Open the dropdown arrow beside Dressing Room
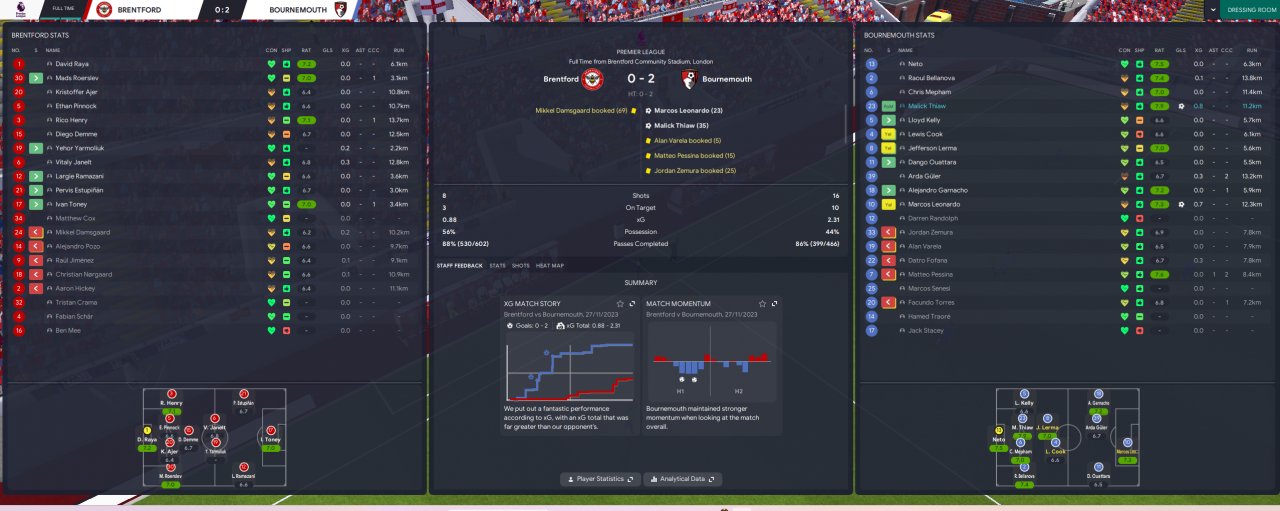The height and width of the screenshot is (511, 1280). 1213,9
